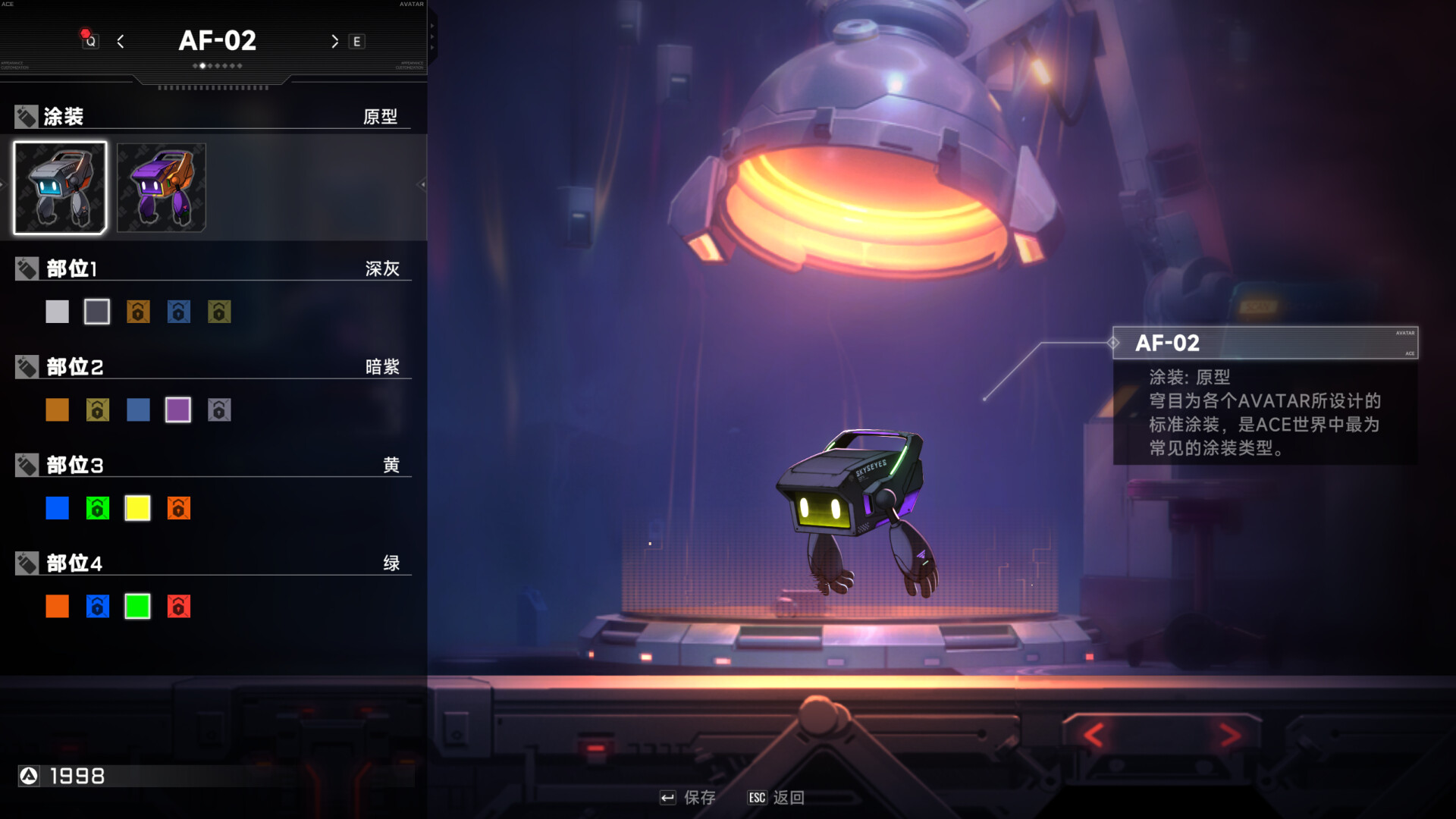The height and width of the screenshot is (819, 1456).
Task: Pick the locked grey swatch in Part 2
Action: [x=219, y=410]
